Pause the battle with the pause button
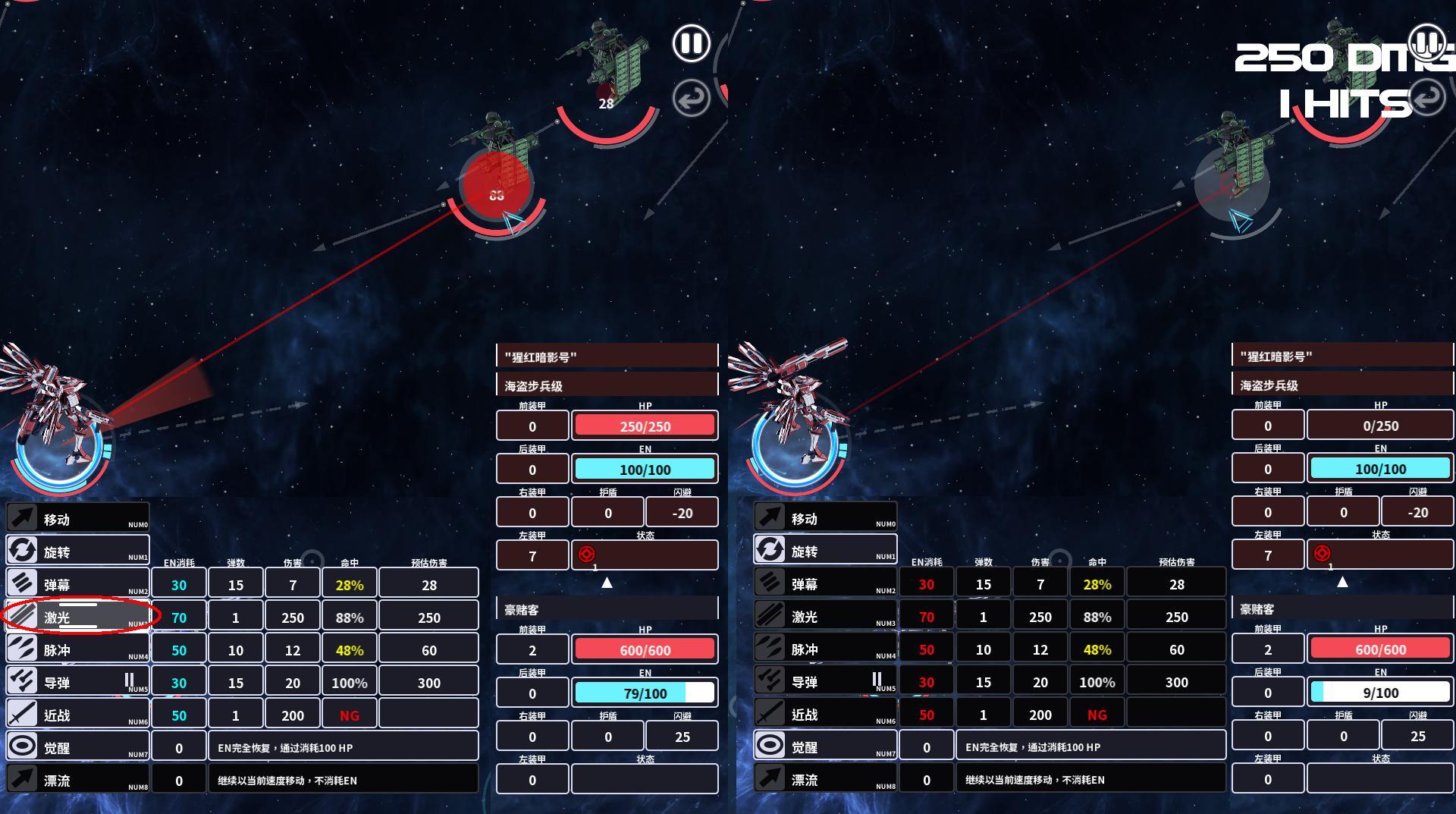The image size is (1456, 814). point(691,43)
